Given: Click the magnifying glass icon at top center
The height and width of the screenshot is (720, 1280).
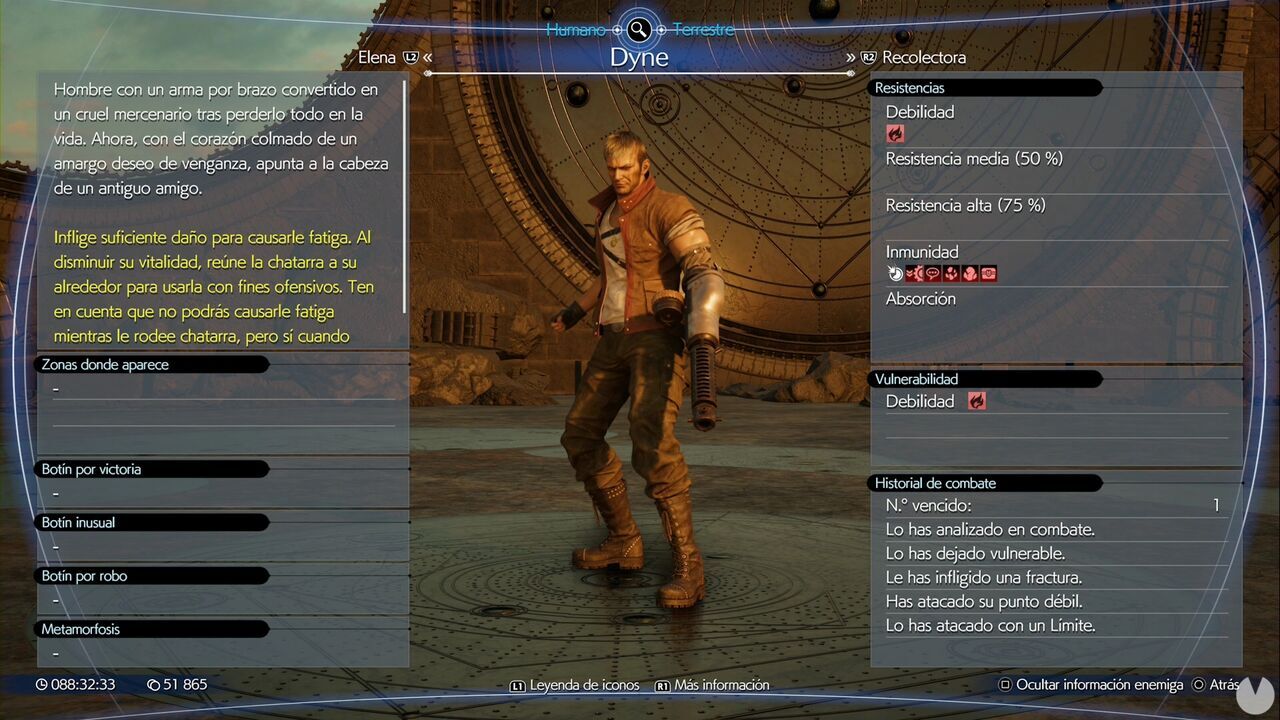Looking at the screenshot, I should click(x=639, y=29).
